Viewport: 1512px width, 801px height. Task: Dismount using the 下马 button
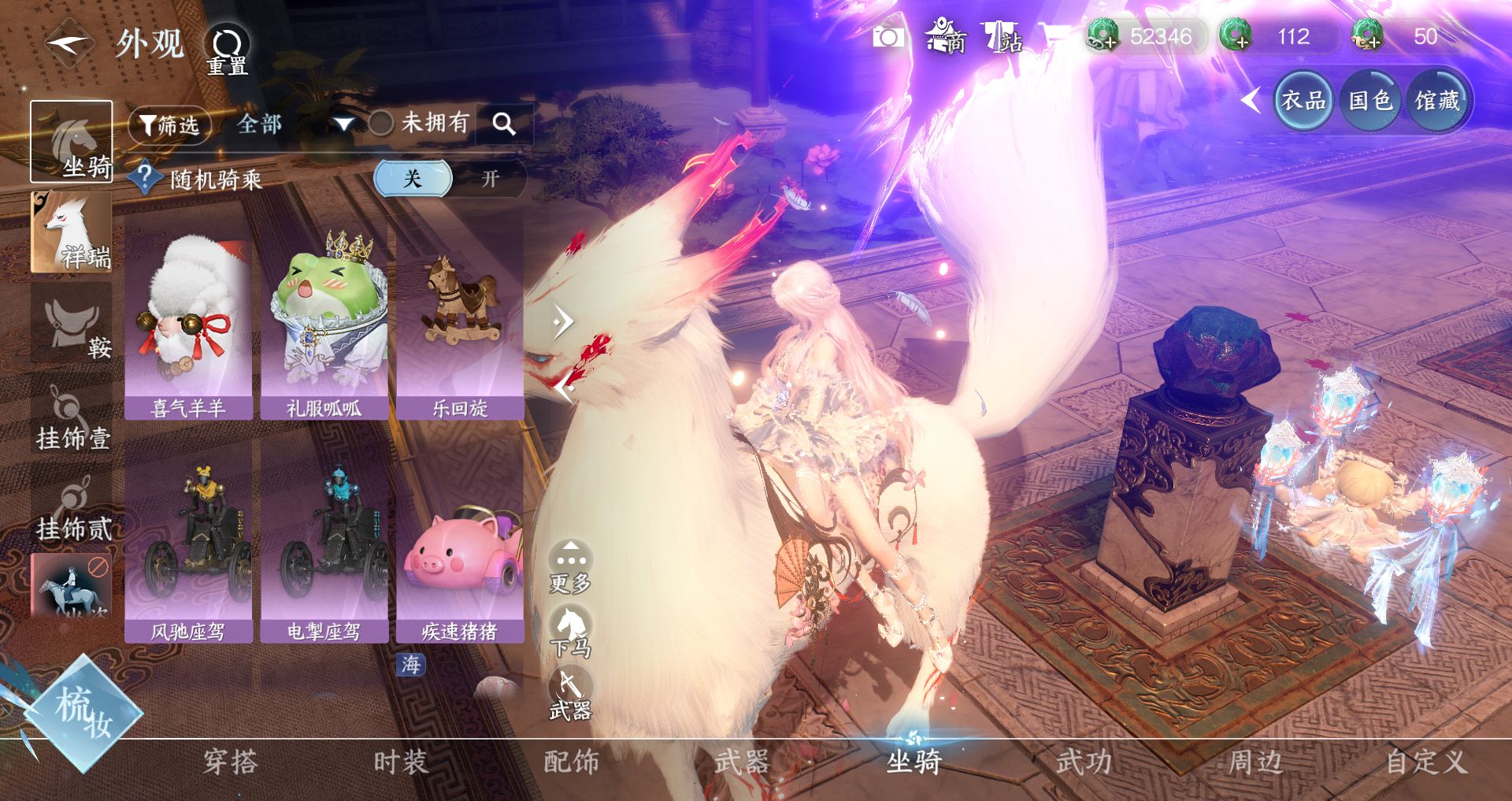pos(570,632)
